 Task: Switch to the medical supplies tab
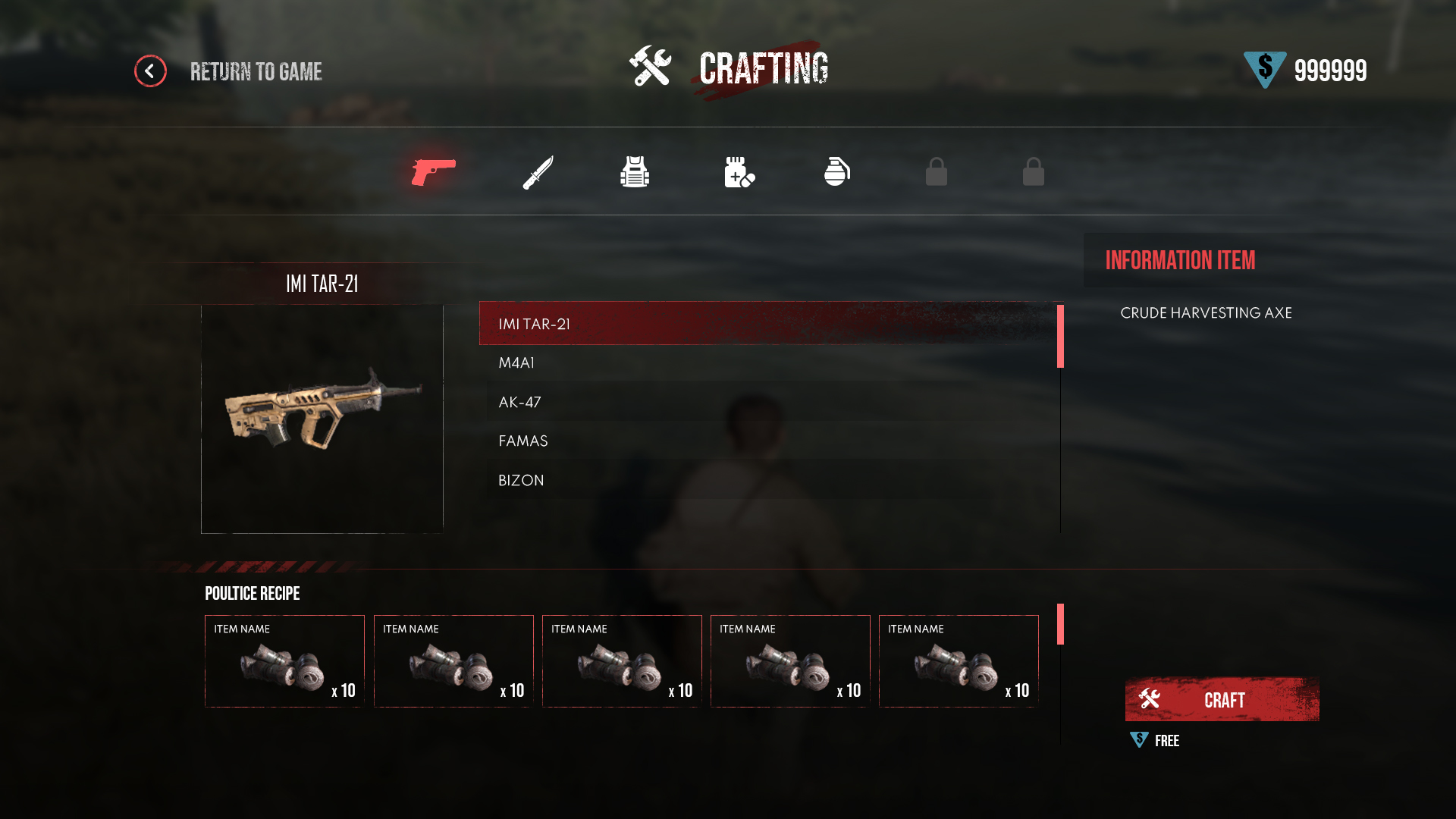tap(739, 172)
